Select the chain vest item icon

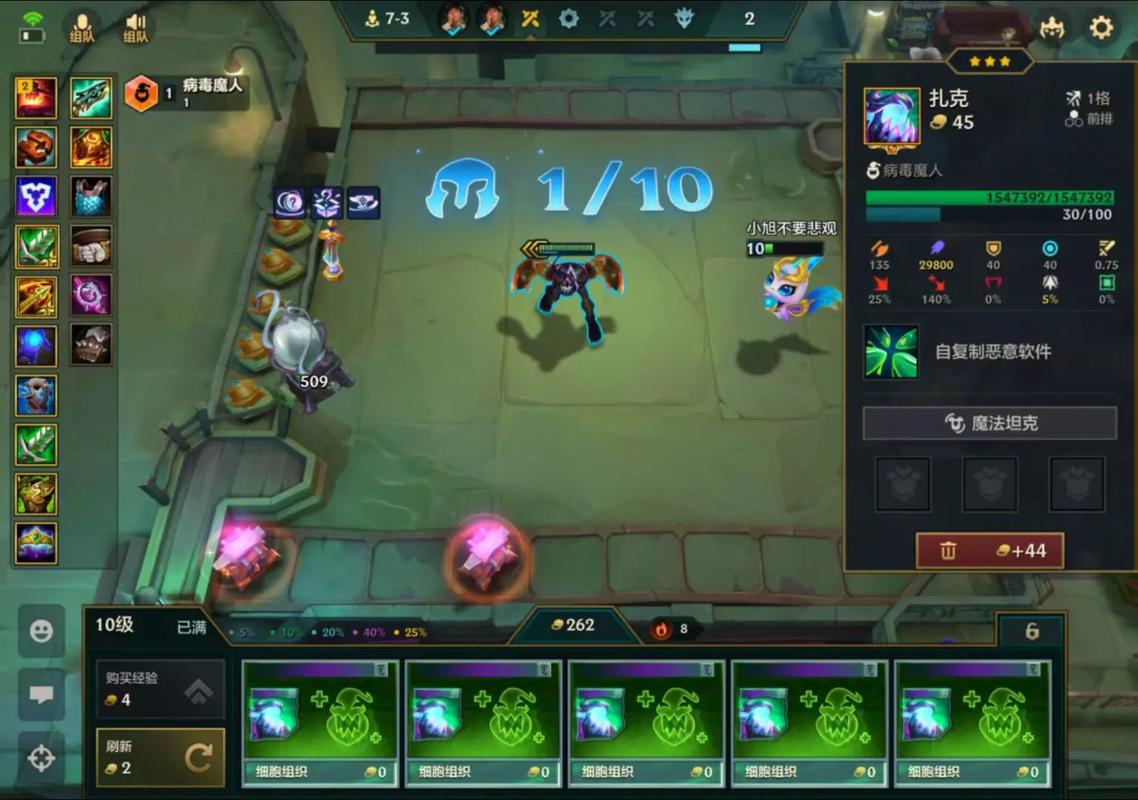[92, 197]
